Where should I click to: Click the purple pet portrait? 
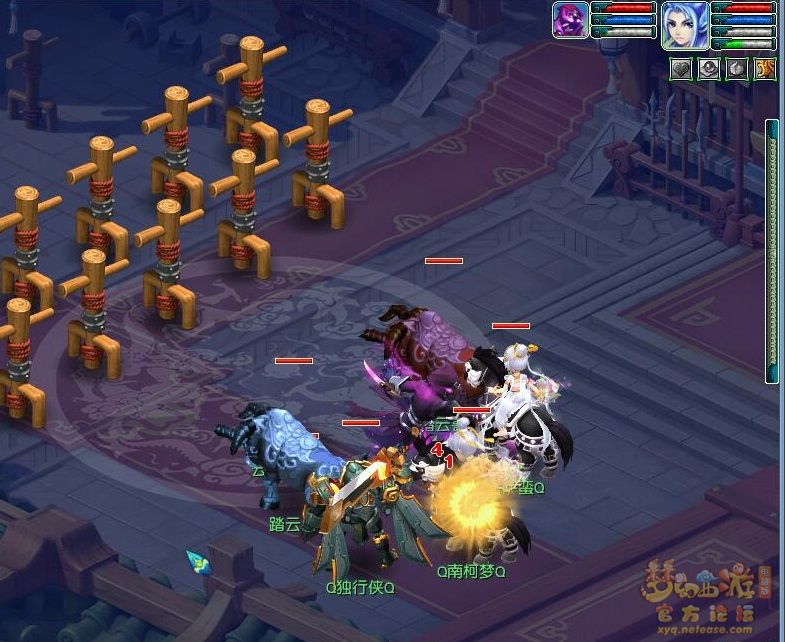pyautogui.click(x=570, y=20)
